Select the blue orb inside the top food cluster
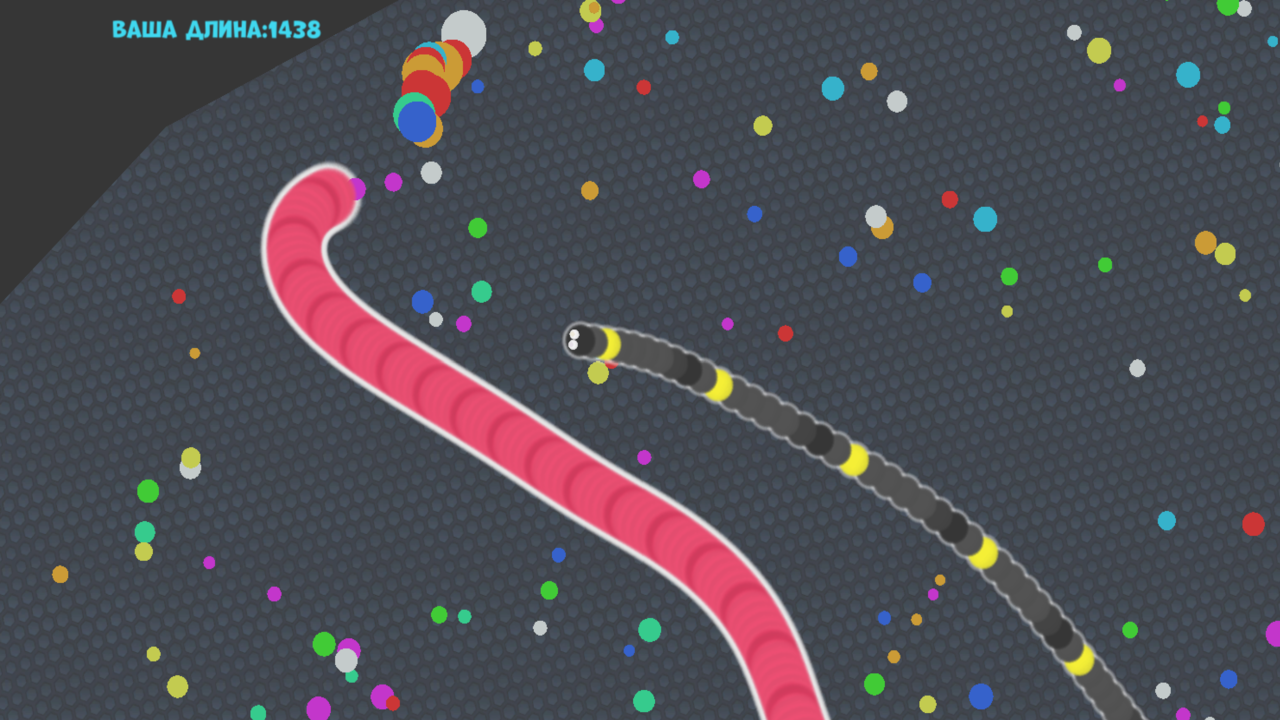The width and height of the screenshot is (1280, 720). point(418,120)
